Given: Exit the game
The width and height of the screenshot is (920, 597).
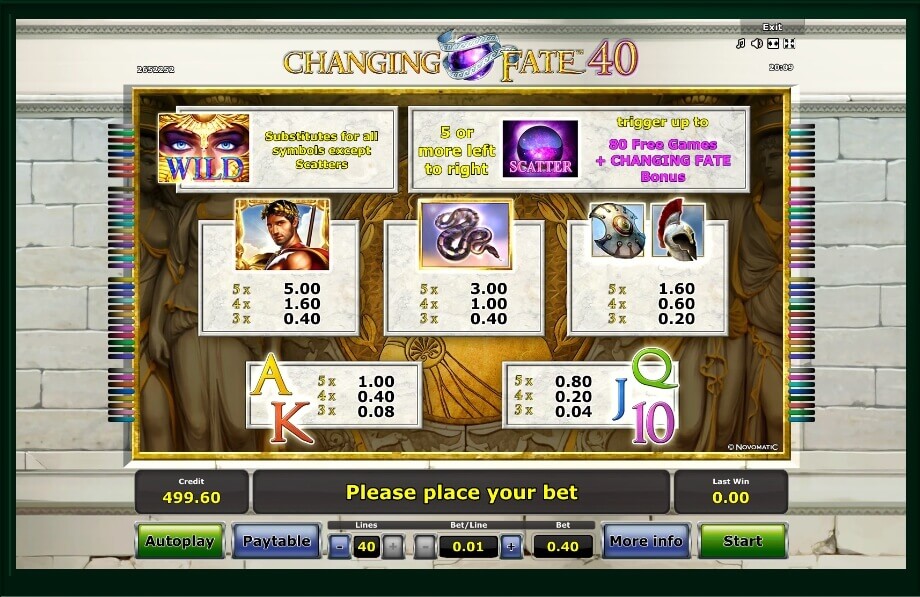Looking at the screenshot, I should point(771,27).
